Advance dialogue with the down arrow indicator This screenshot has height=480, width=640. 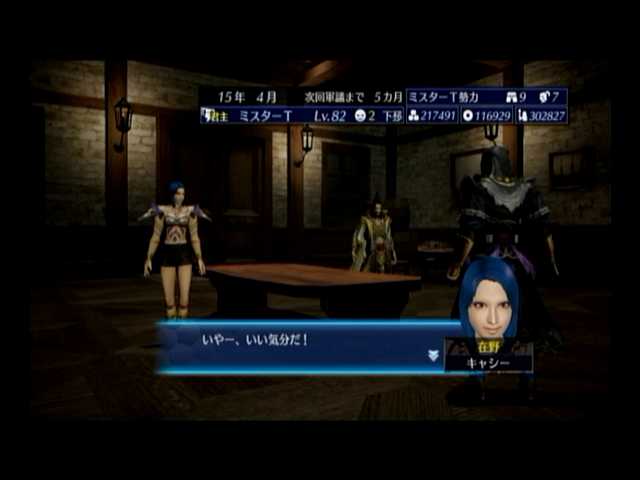(x=433, y=354)
